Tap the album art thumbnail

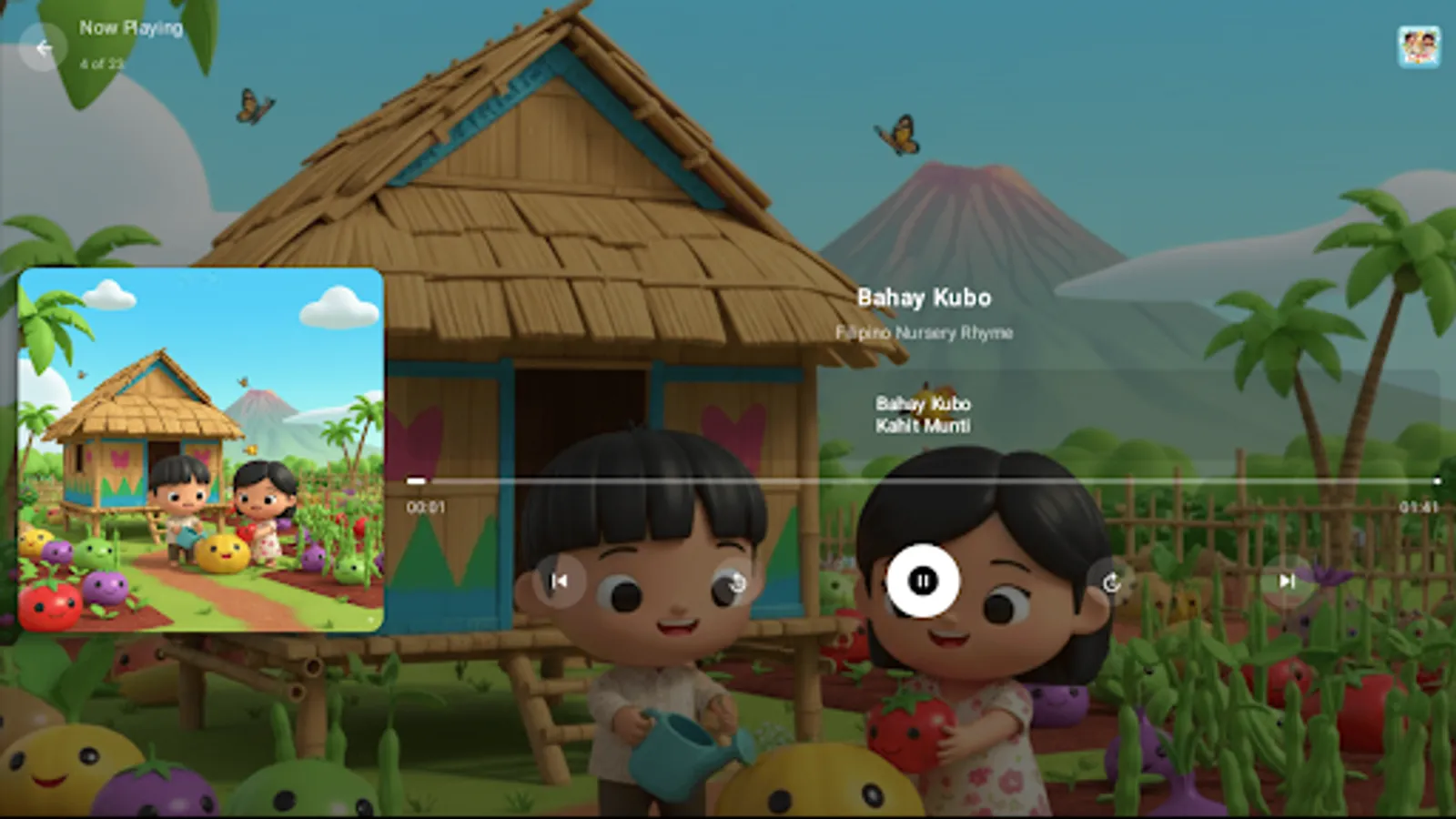[202, 448]
